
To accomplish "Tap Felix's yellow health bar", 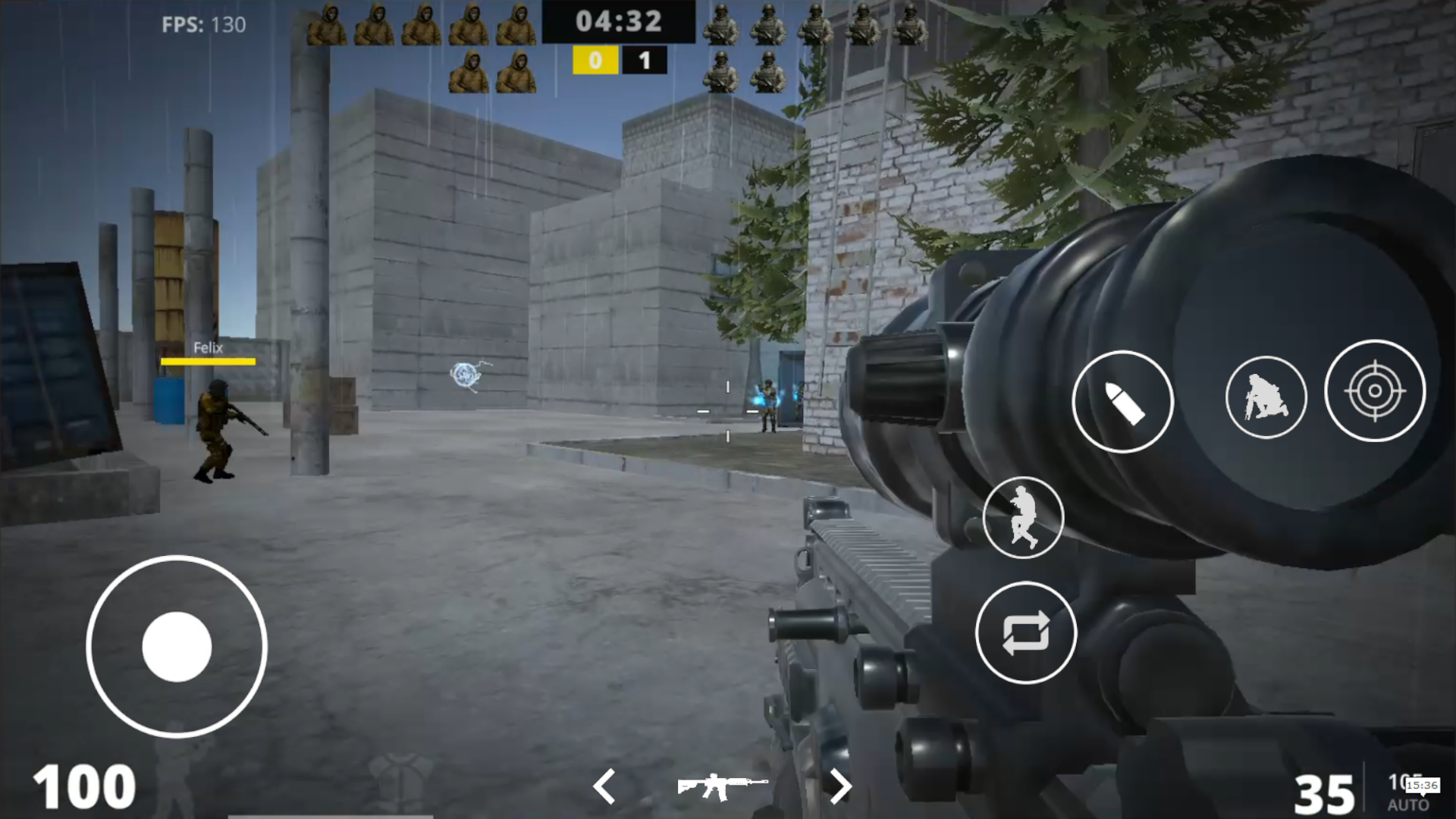I will [x=207, y=362].
